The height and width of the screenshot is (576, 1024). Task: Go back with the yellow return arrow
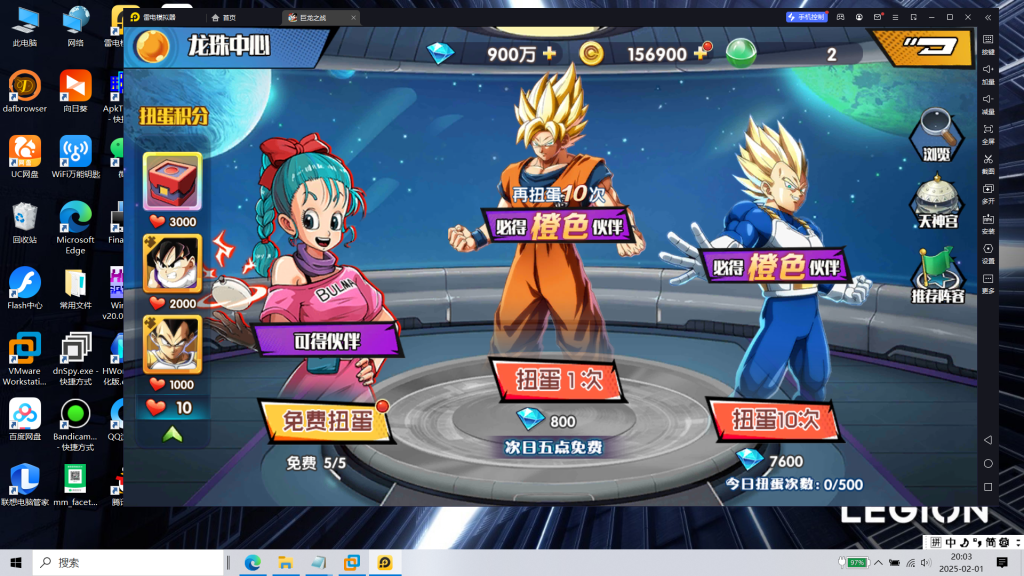(921, 45)
